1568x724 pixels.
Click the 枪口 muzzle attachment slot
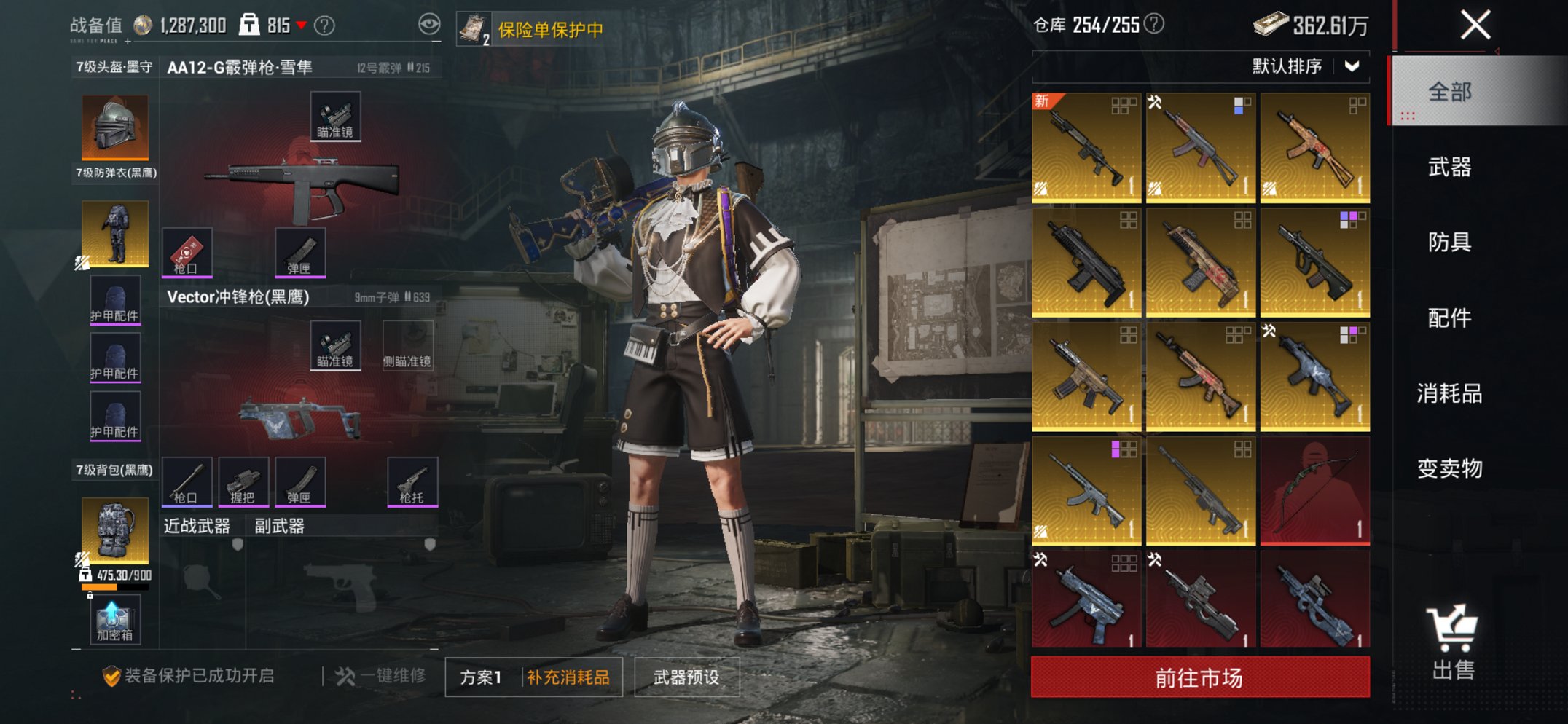point(188,251)
